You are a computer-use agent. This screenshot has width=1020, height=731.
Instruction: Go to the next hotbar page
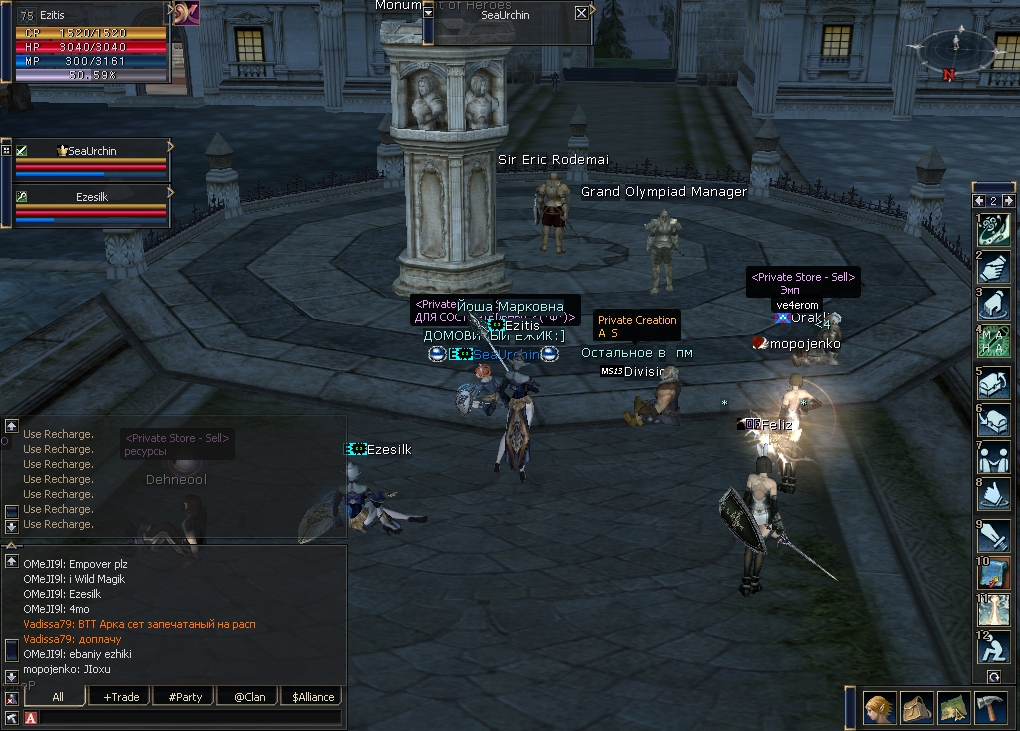coord(1007,200)
